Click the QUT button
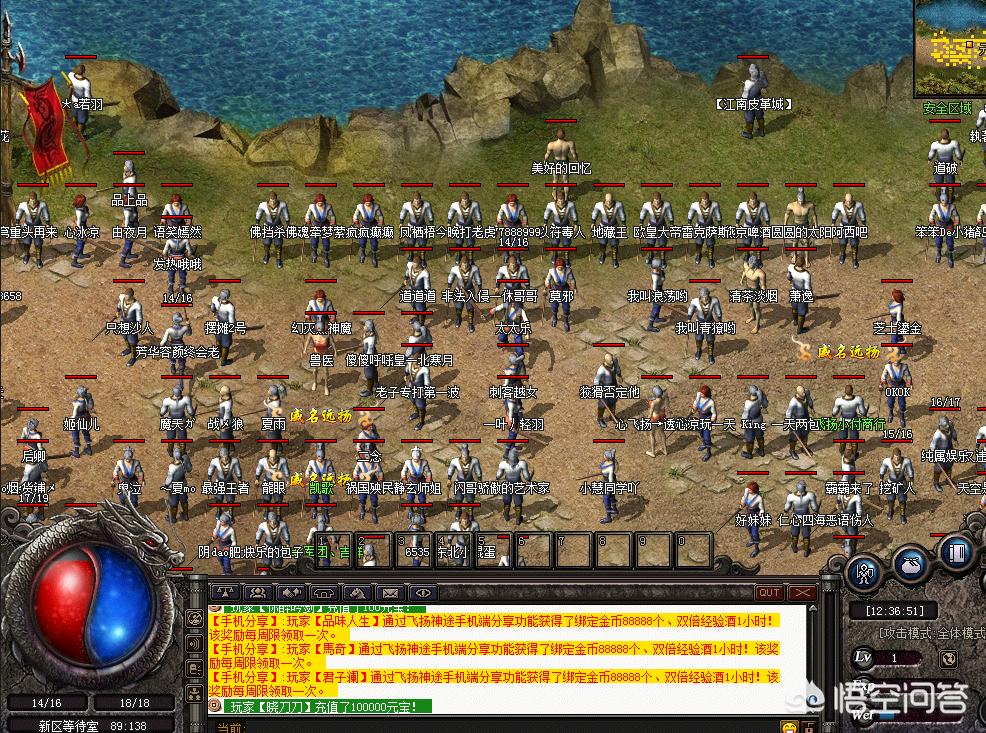Image resolution: width=986 pixels, height=733 pixels. 769,593
